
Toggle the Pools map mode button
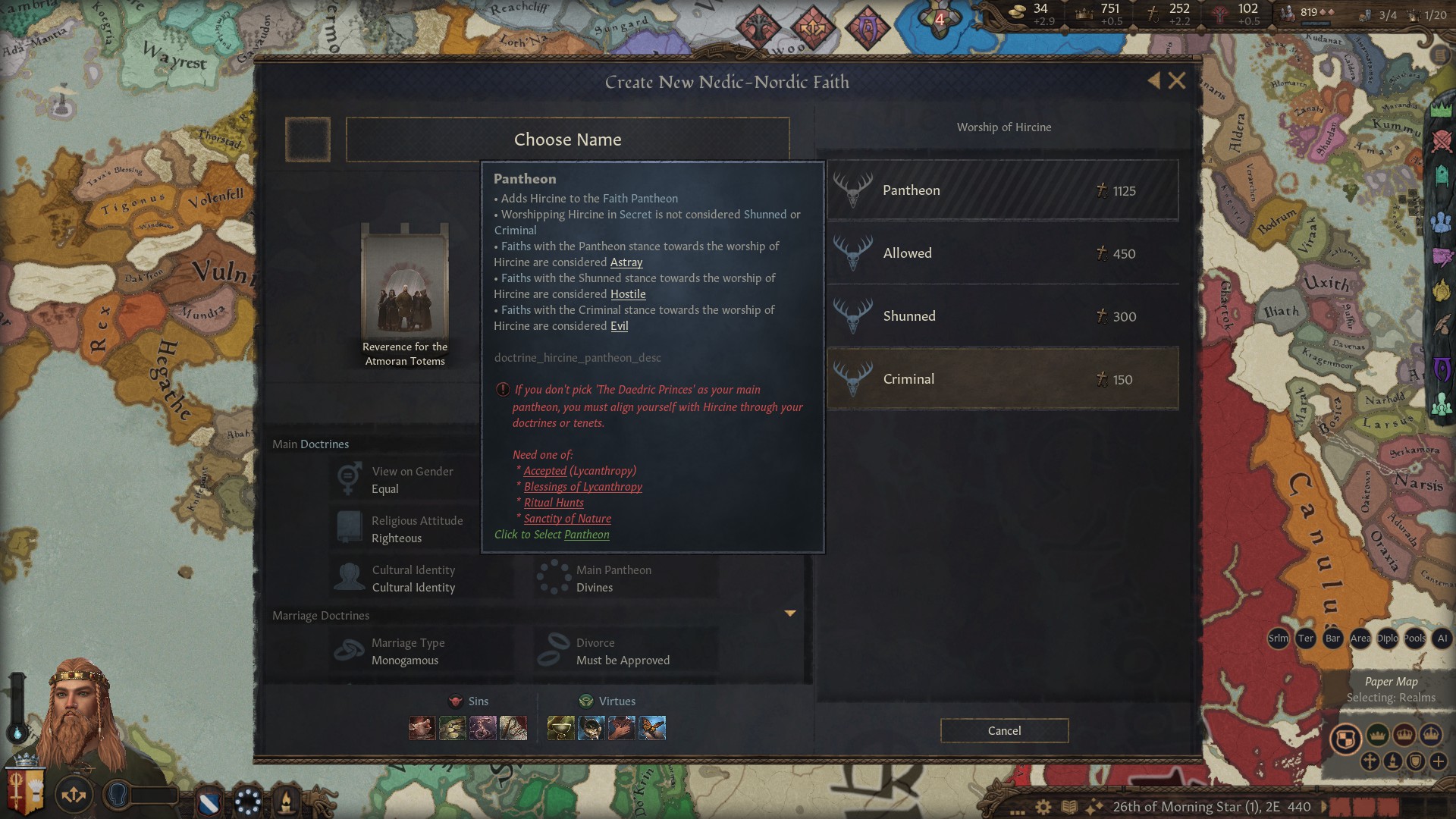[x=1415, y=639]
